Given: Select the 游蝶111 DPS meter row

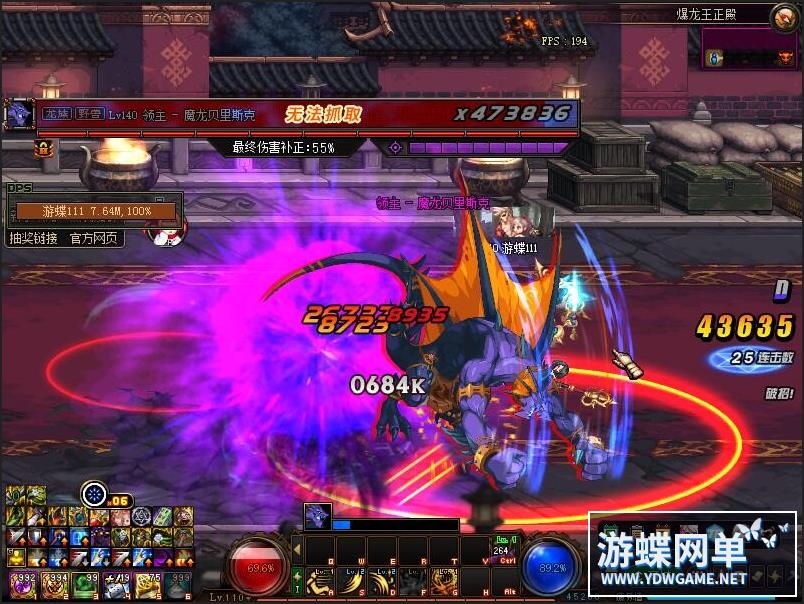Looking at the screenshot, I should point(95,211).
